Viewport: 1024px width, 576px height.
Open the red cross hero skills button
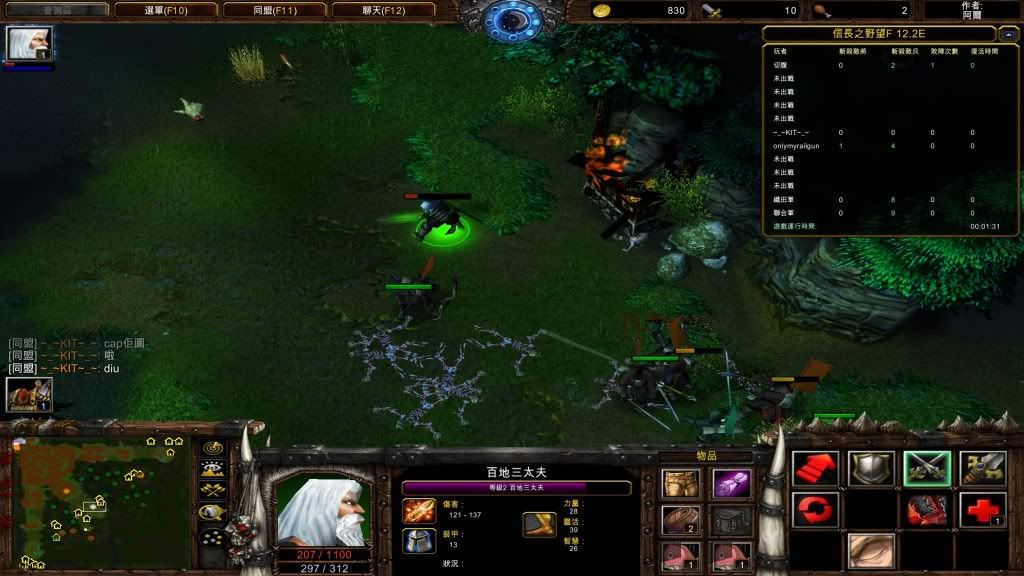981,510
